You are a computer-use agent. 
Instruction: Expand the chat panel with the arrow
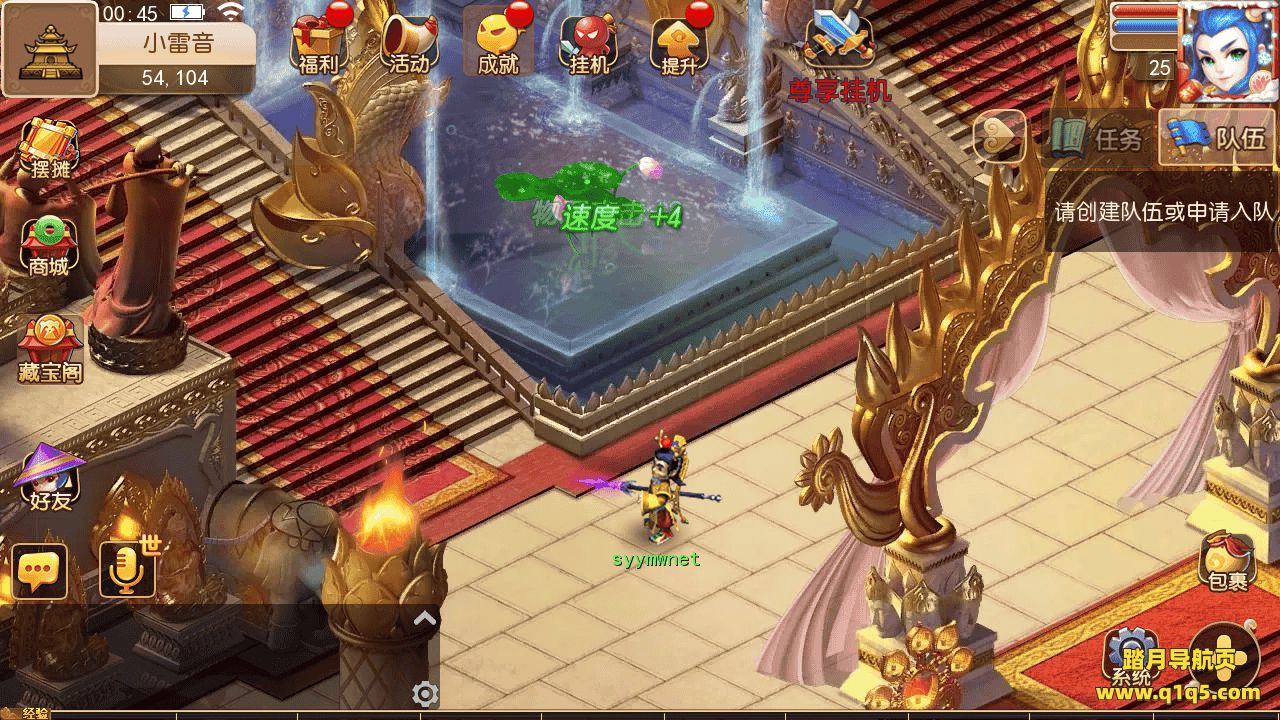click(x=425, y=619)
